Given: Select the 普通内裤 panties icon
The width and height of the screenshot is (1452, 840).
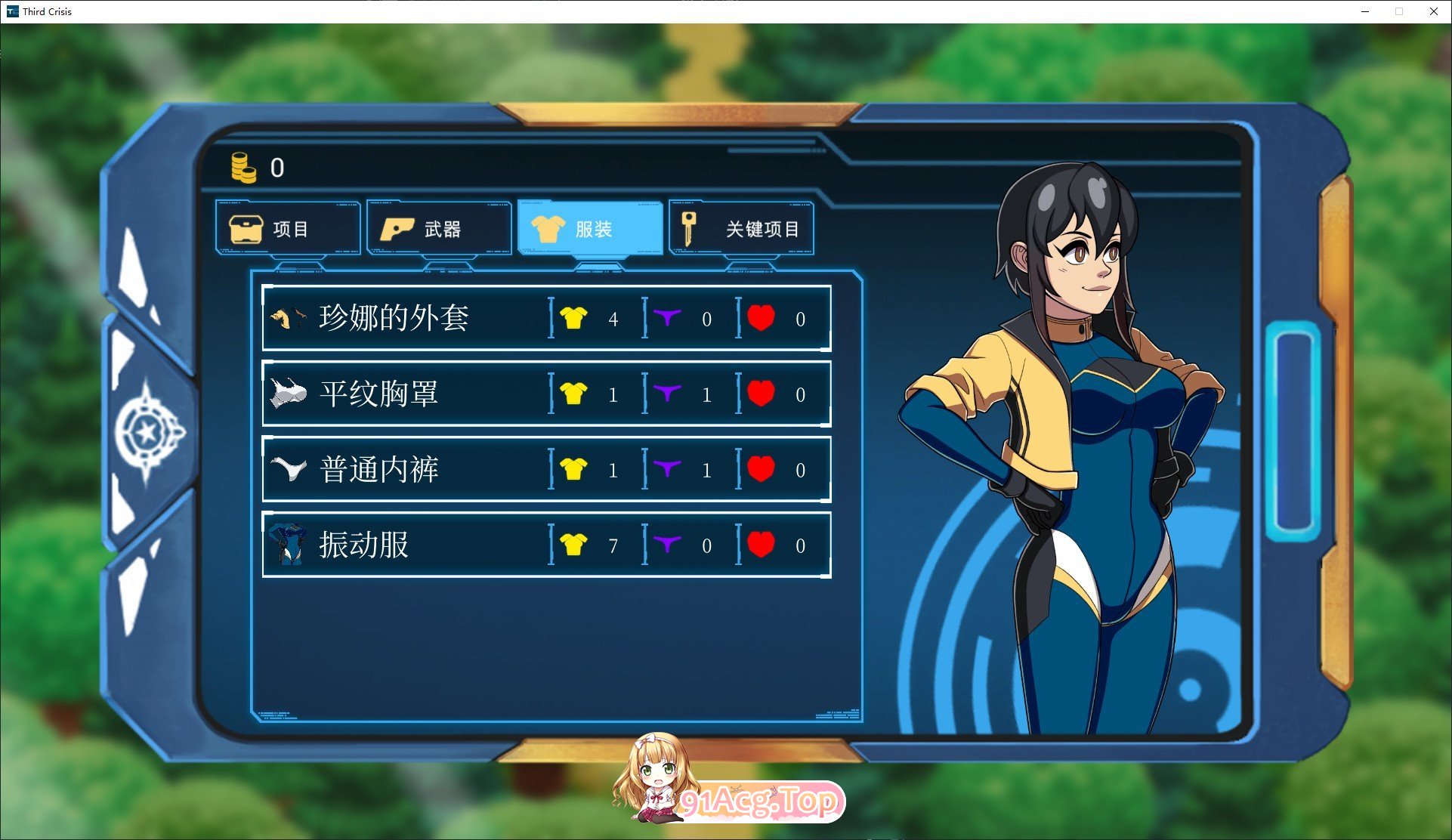Looking at the screenshot, I should pos(289,469).
